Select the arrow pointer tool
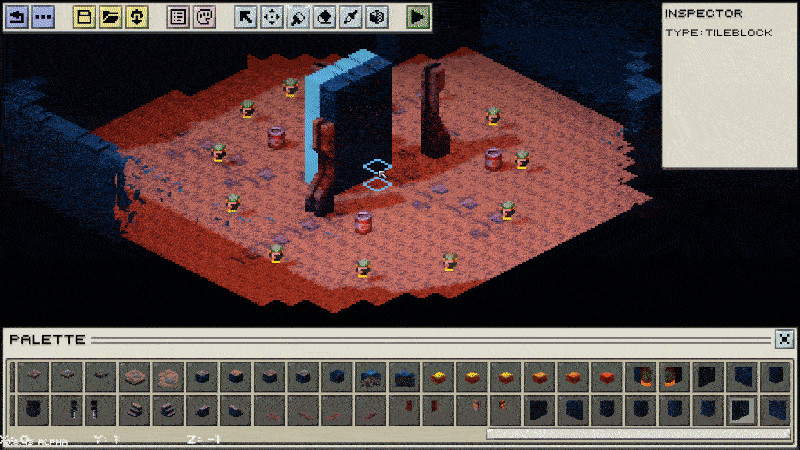This screenshot has width=800, height=450. pos(246,17)
